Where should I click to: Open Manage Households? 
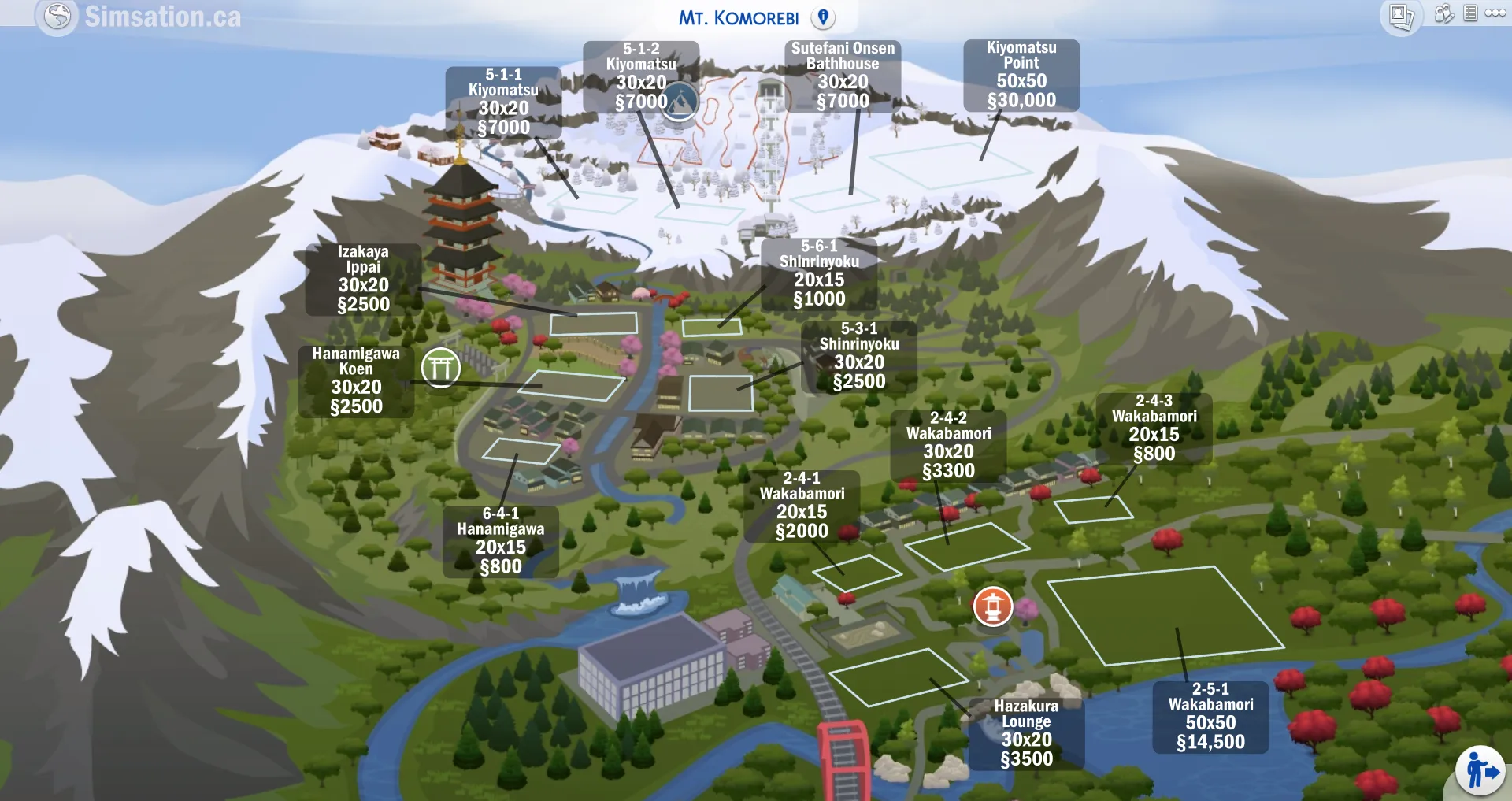coord(1443,13)
